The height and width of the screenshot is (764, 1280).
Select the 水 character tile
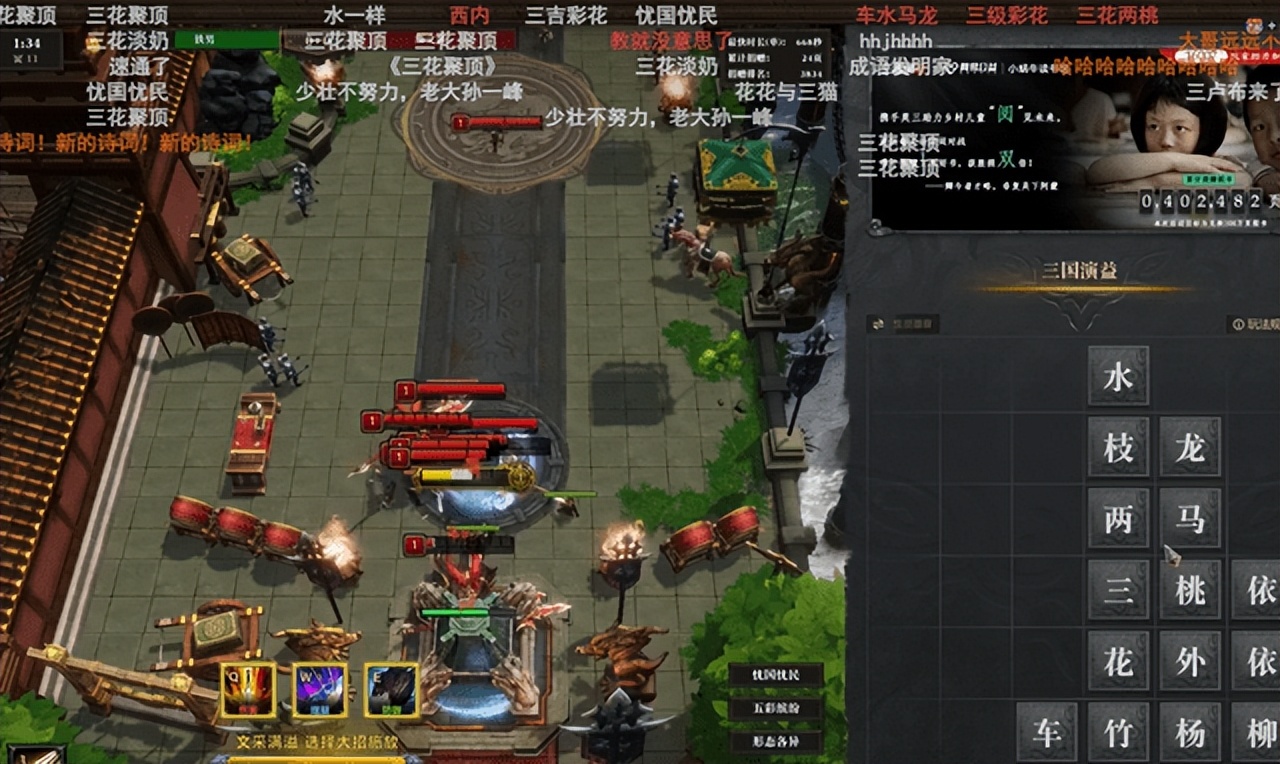1118,376
